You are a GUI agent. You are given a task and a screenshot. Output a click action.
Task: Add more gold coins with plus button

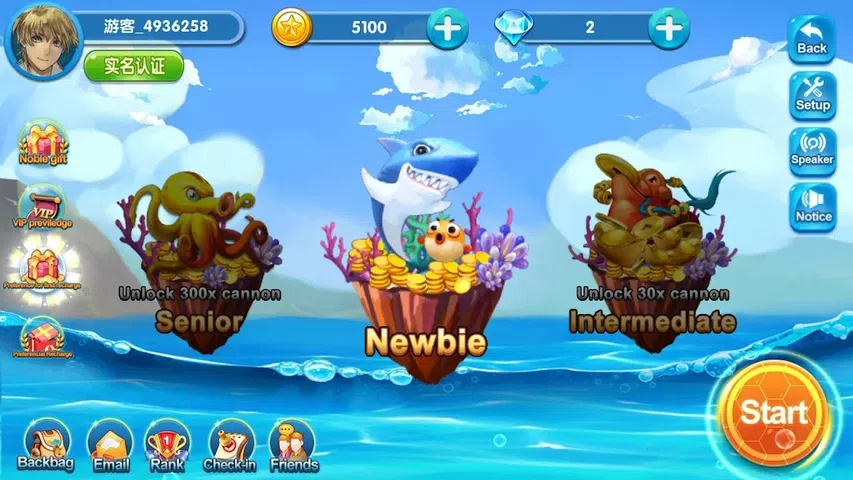(x=447, y=28)
